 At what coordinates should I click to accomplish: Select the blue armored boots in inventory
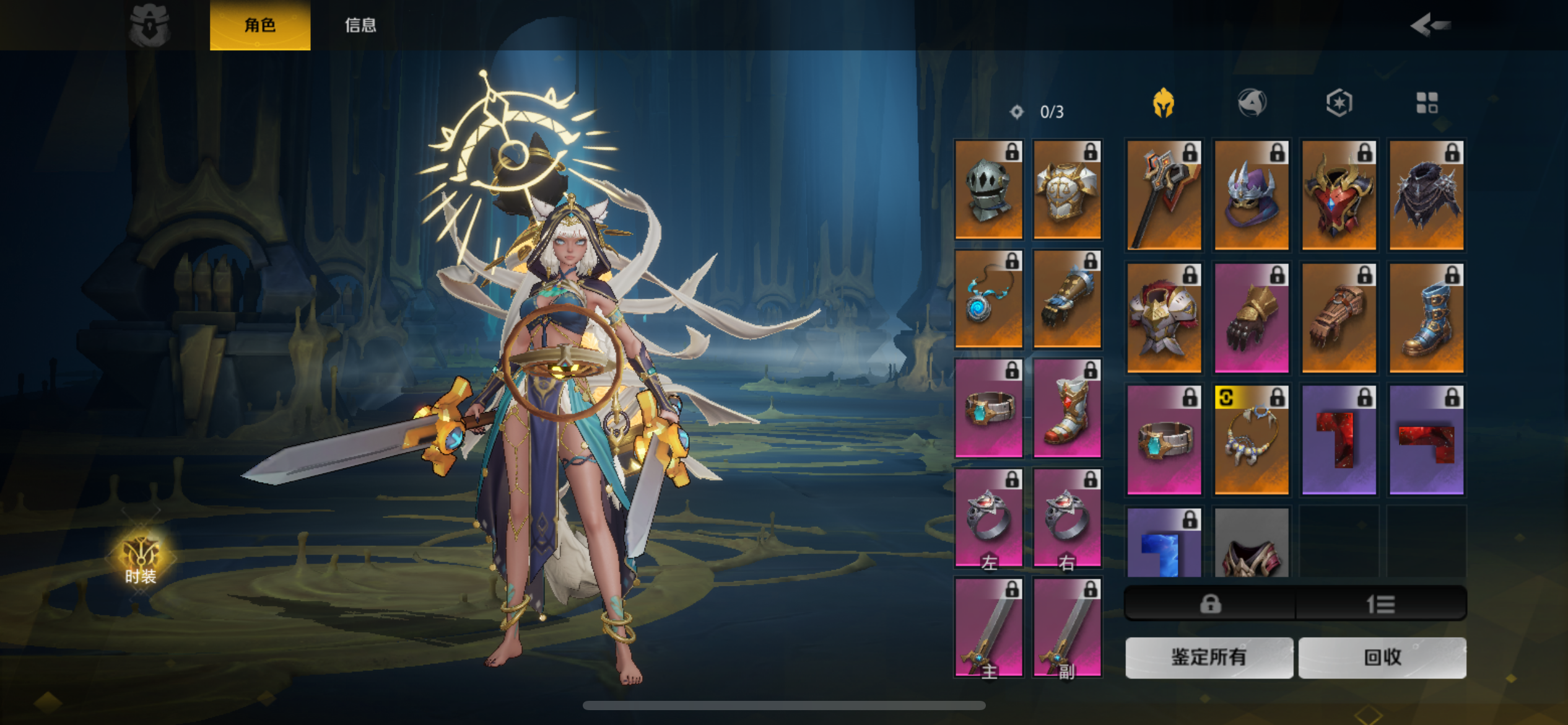pos(1426,317)
